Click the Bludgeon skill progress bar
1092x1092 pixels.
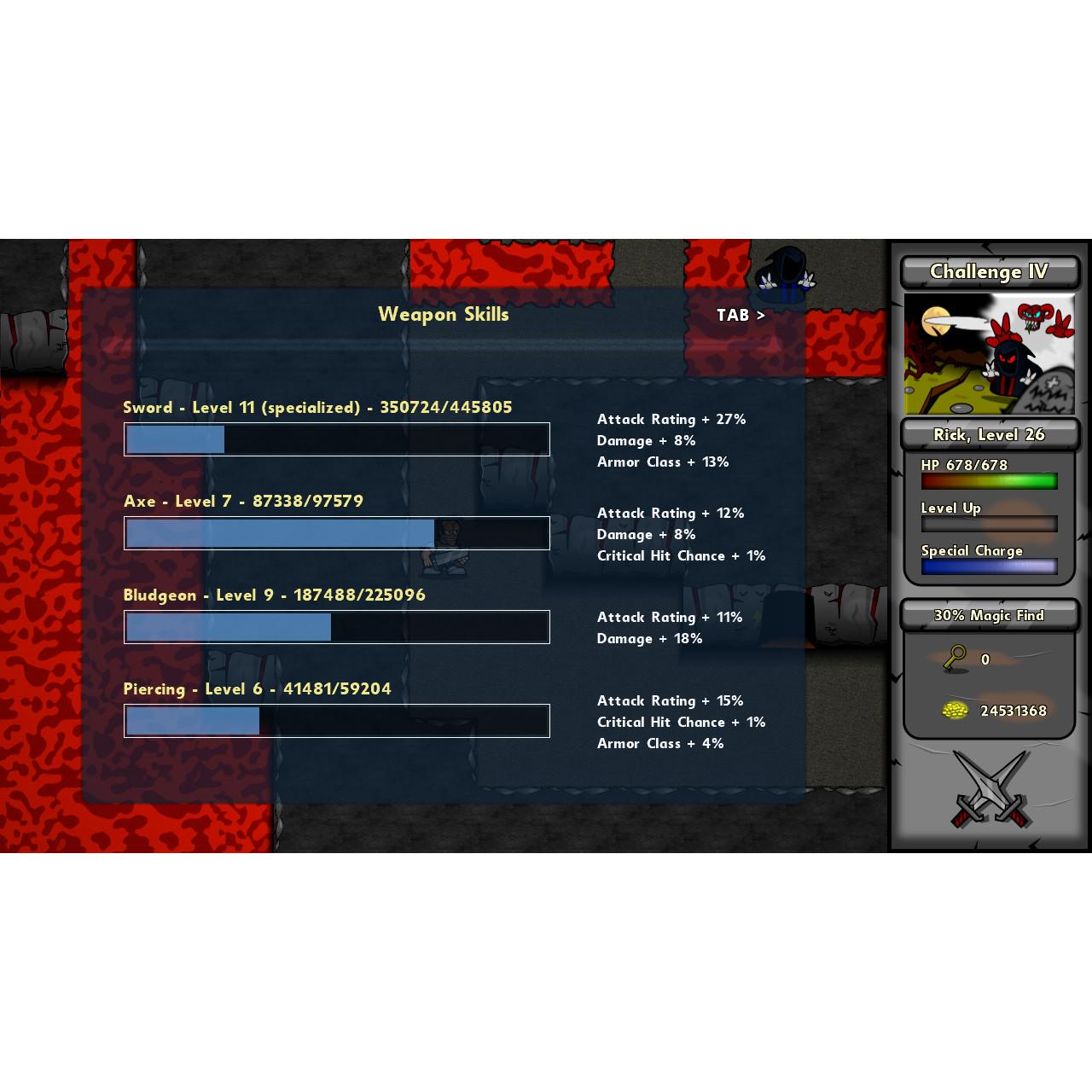pos(337,627)
